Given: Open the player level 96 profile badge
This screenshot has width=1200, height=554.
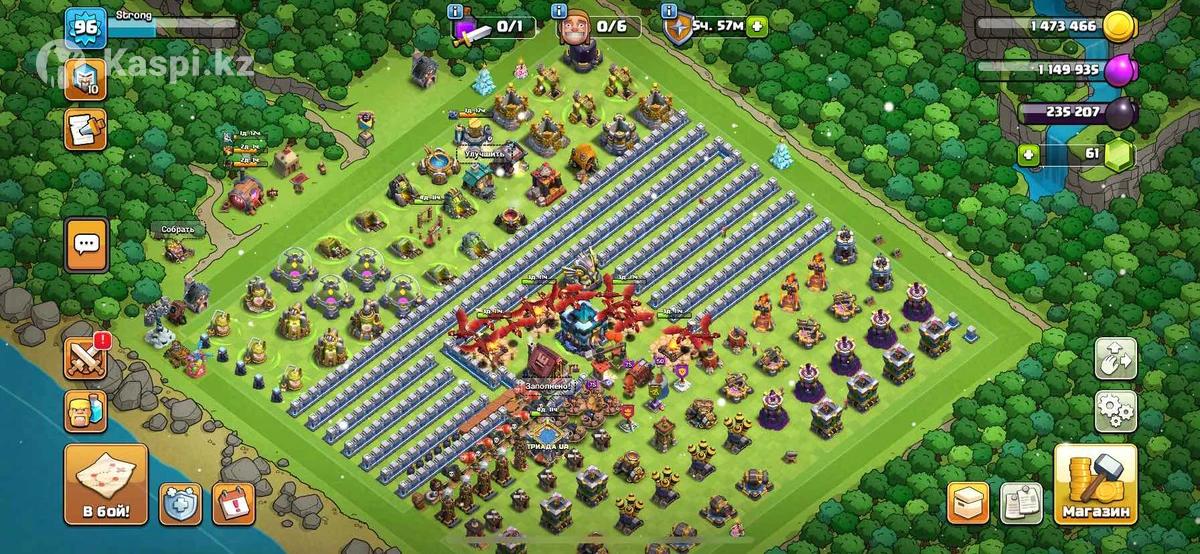Looking at the screenshot, I should (x=85, y=27).
